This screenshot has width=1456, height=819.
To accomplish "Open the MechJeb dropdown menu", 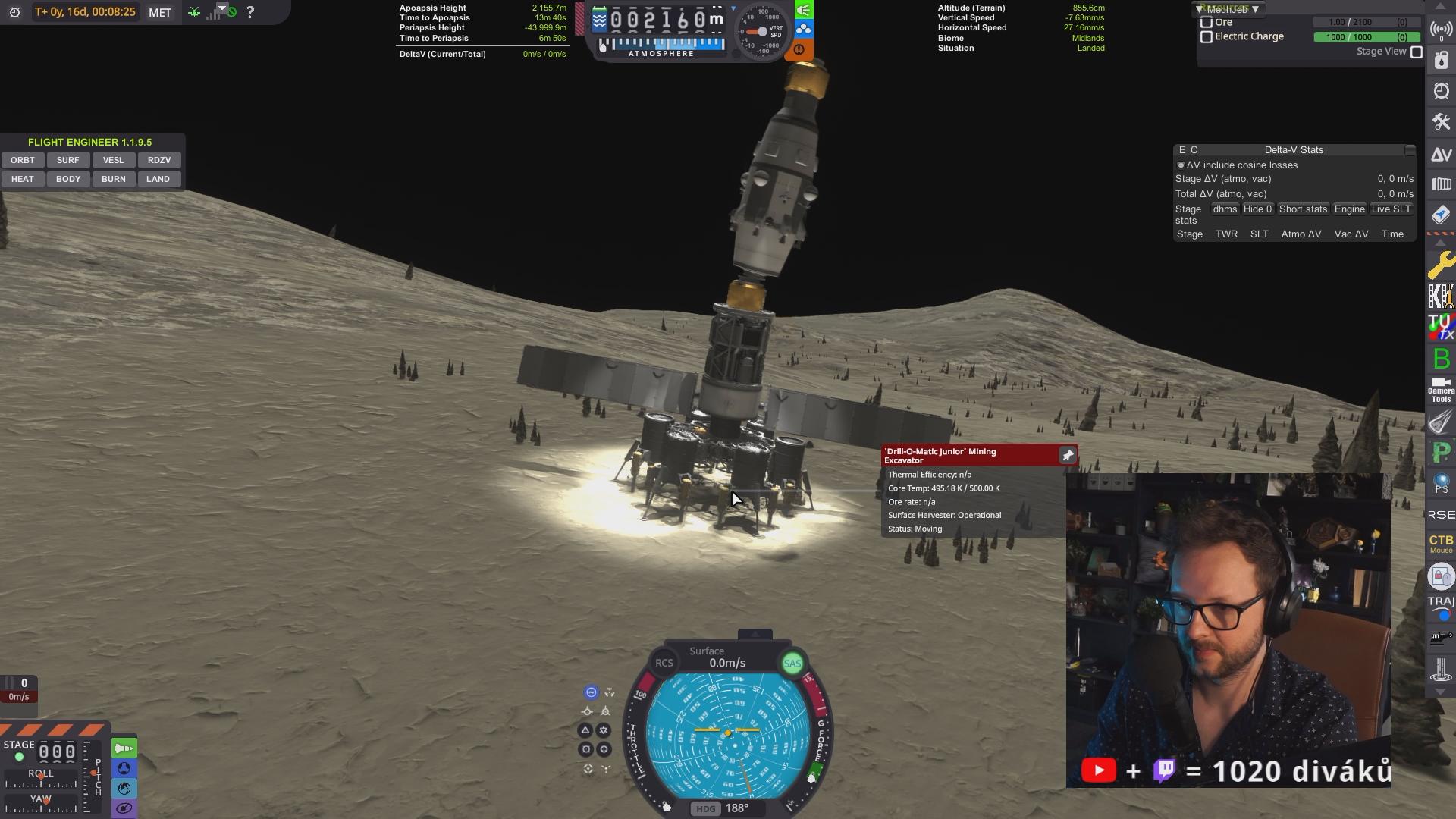I will coord(1227,9).
